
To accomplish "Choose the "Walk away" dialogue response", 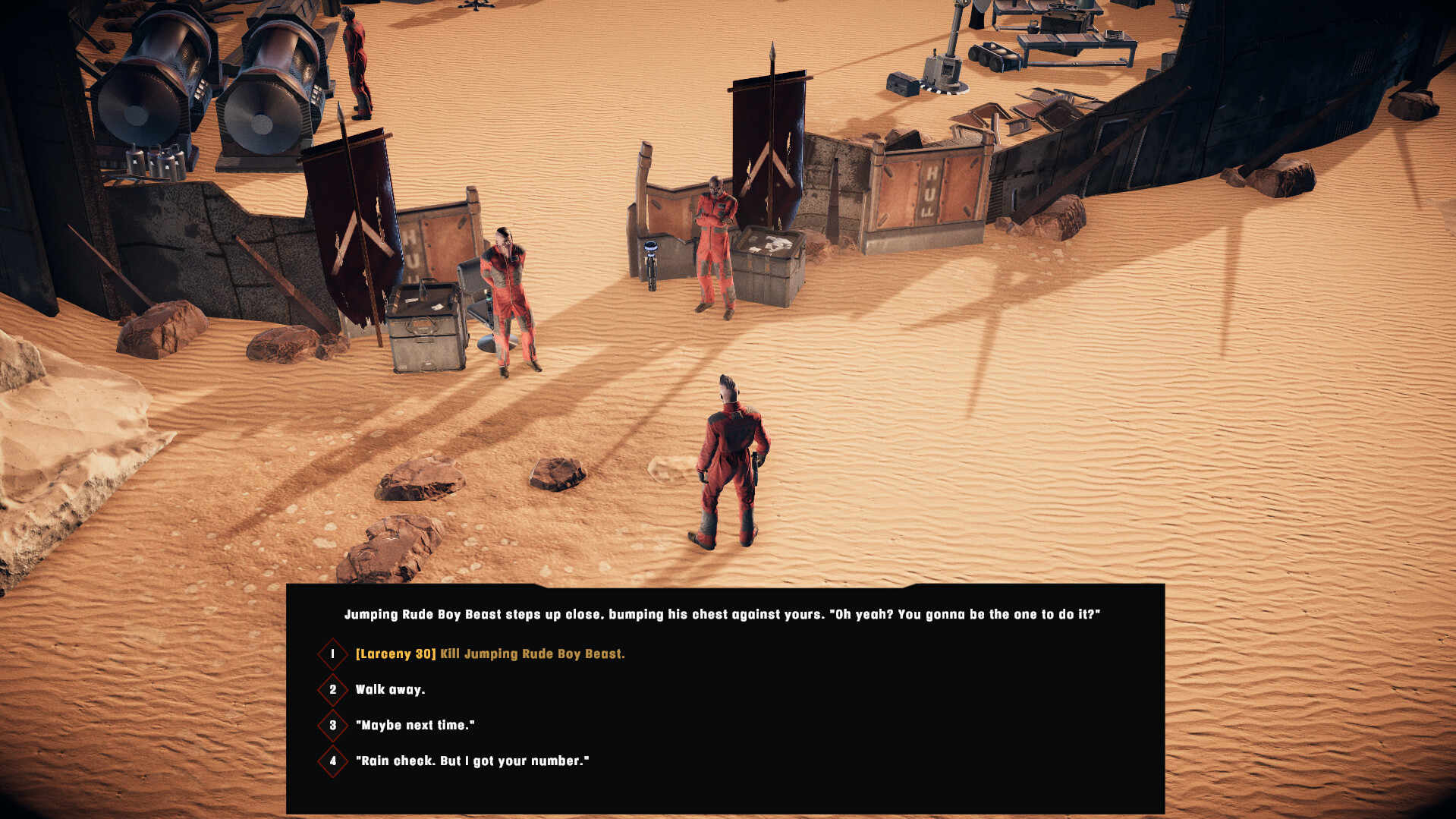I will pyautogui.click(x=392, y=689).
